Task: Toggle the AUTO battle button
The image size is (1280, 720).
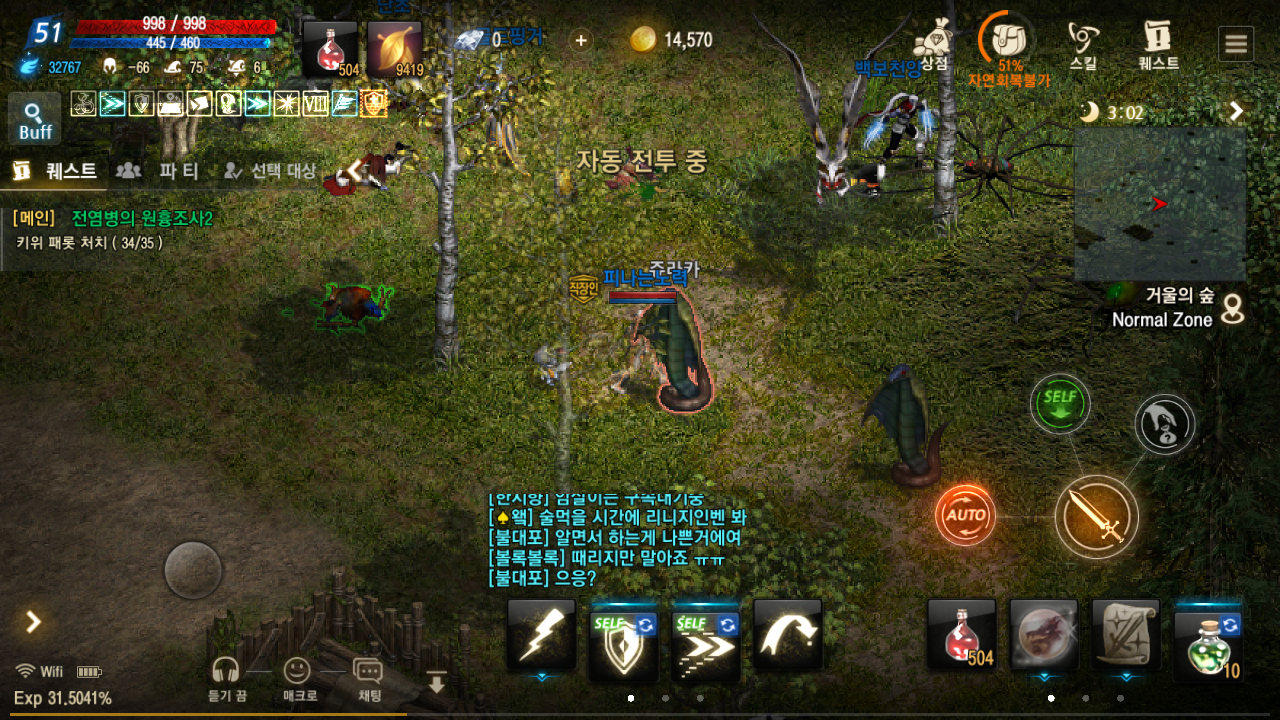Action: pos(965,516)
